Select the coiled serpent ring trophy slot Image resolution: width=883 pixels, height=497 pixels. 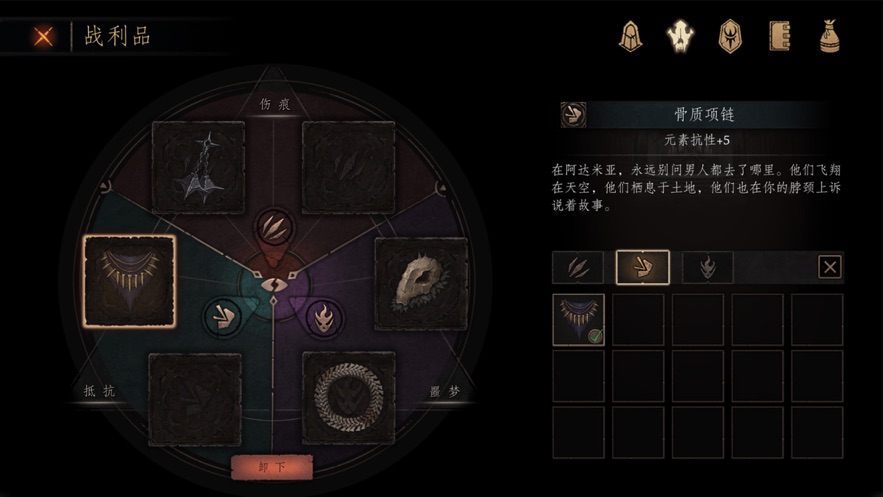click(349, 397)
